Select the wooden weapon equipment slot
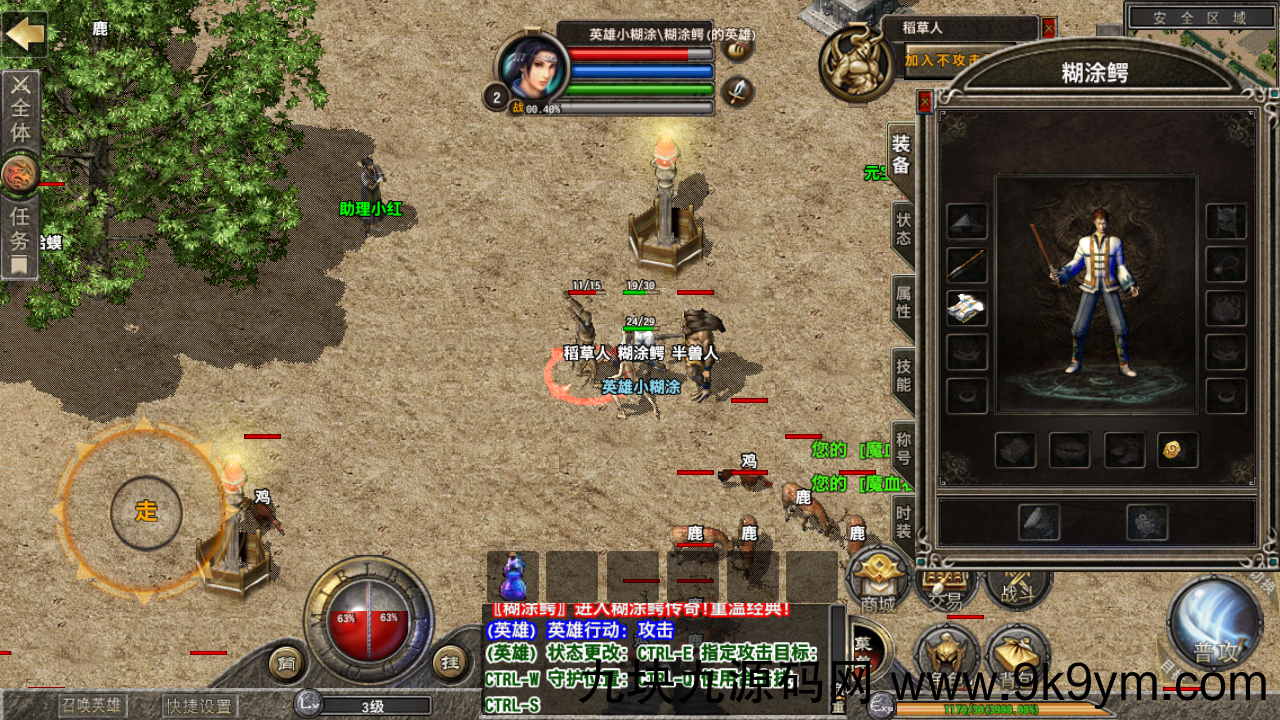This screenshot has width=1280, height=720. tap(966, 265)
